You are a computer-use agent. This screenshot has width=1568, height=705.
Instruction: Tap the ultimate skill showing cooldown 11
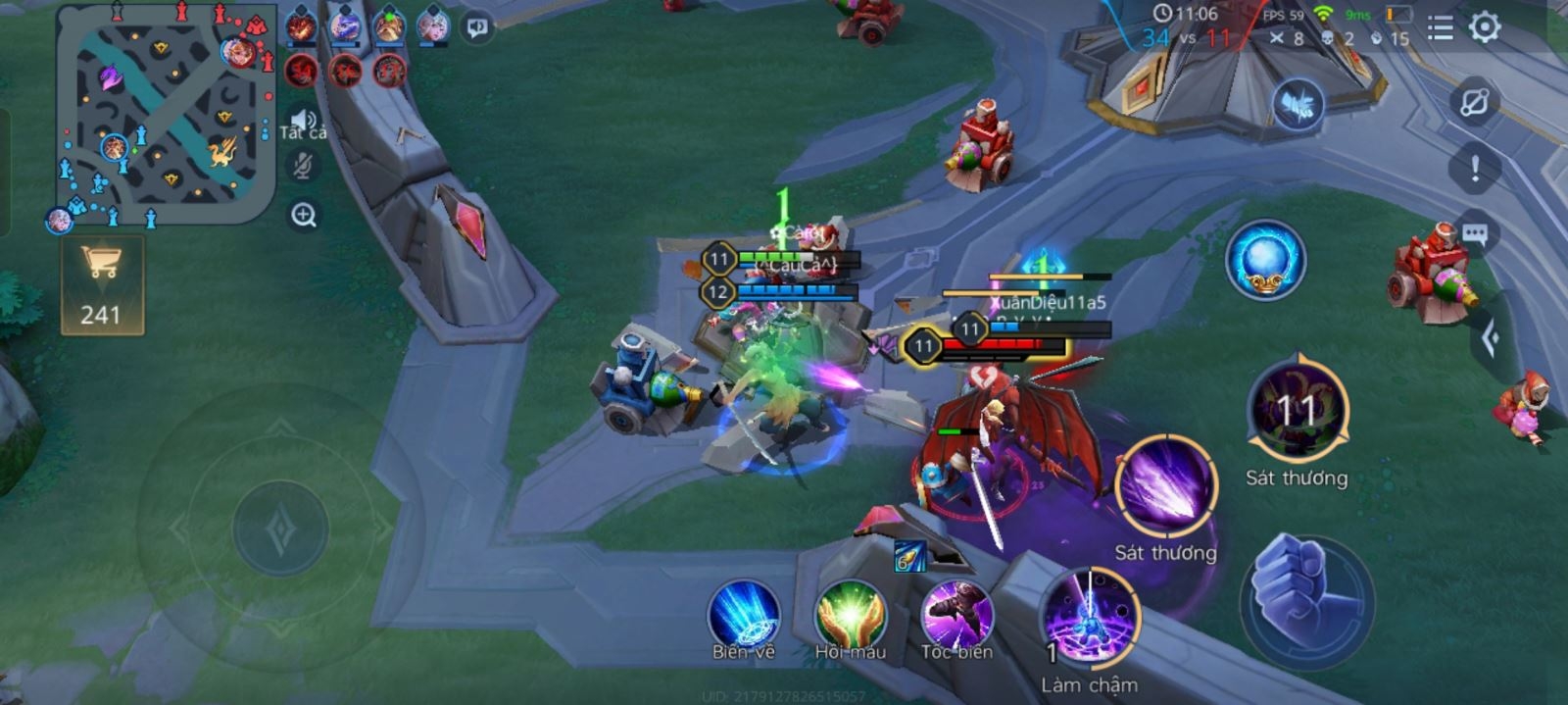point(1298,410)
